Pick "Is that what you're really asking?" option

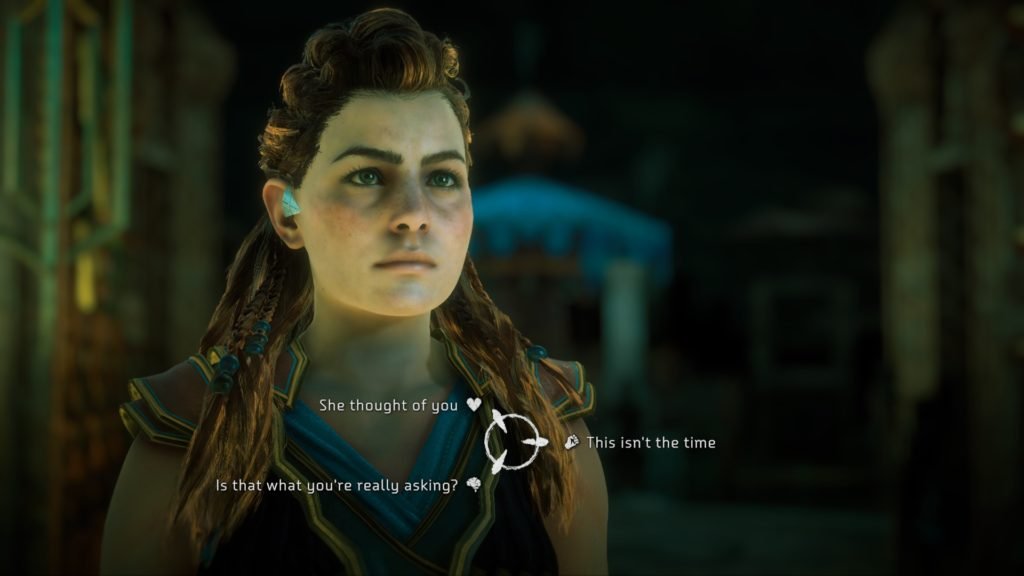point(337,485)
